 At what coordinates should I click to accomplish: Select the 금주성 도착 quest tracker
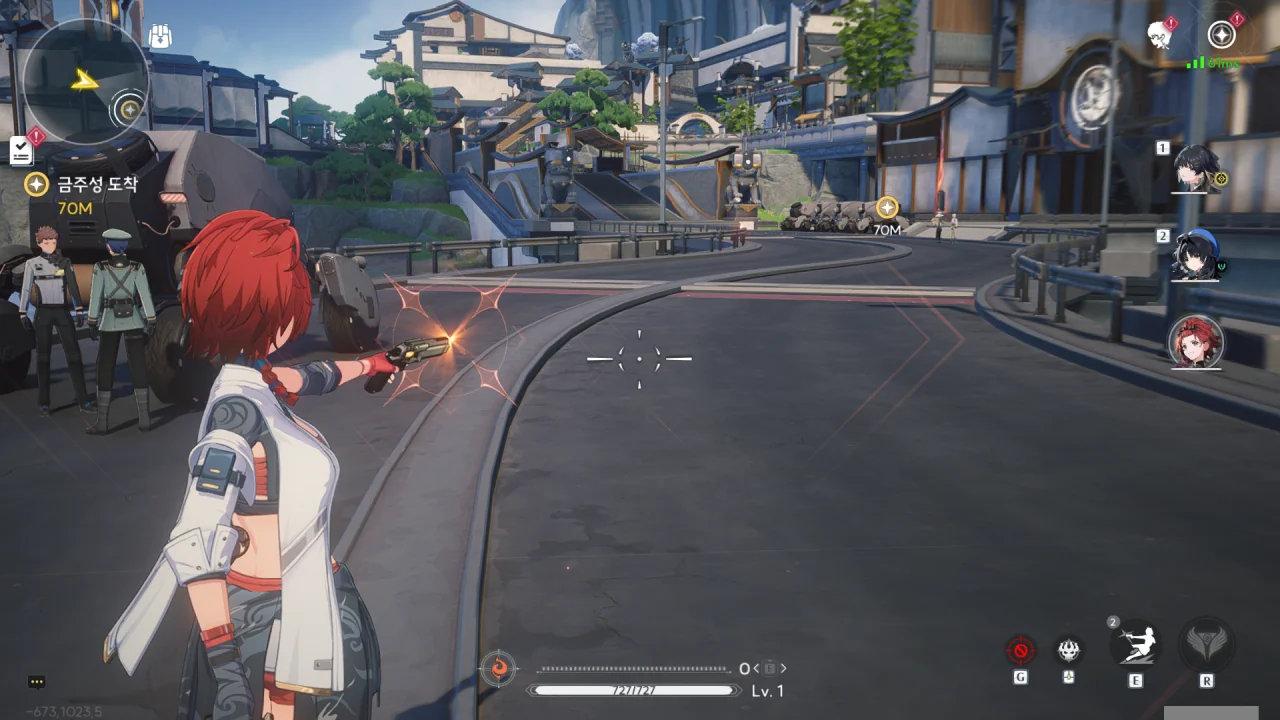click(x=84, y=184)
